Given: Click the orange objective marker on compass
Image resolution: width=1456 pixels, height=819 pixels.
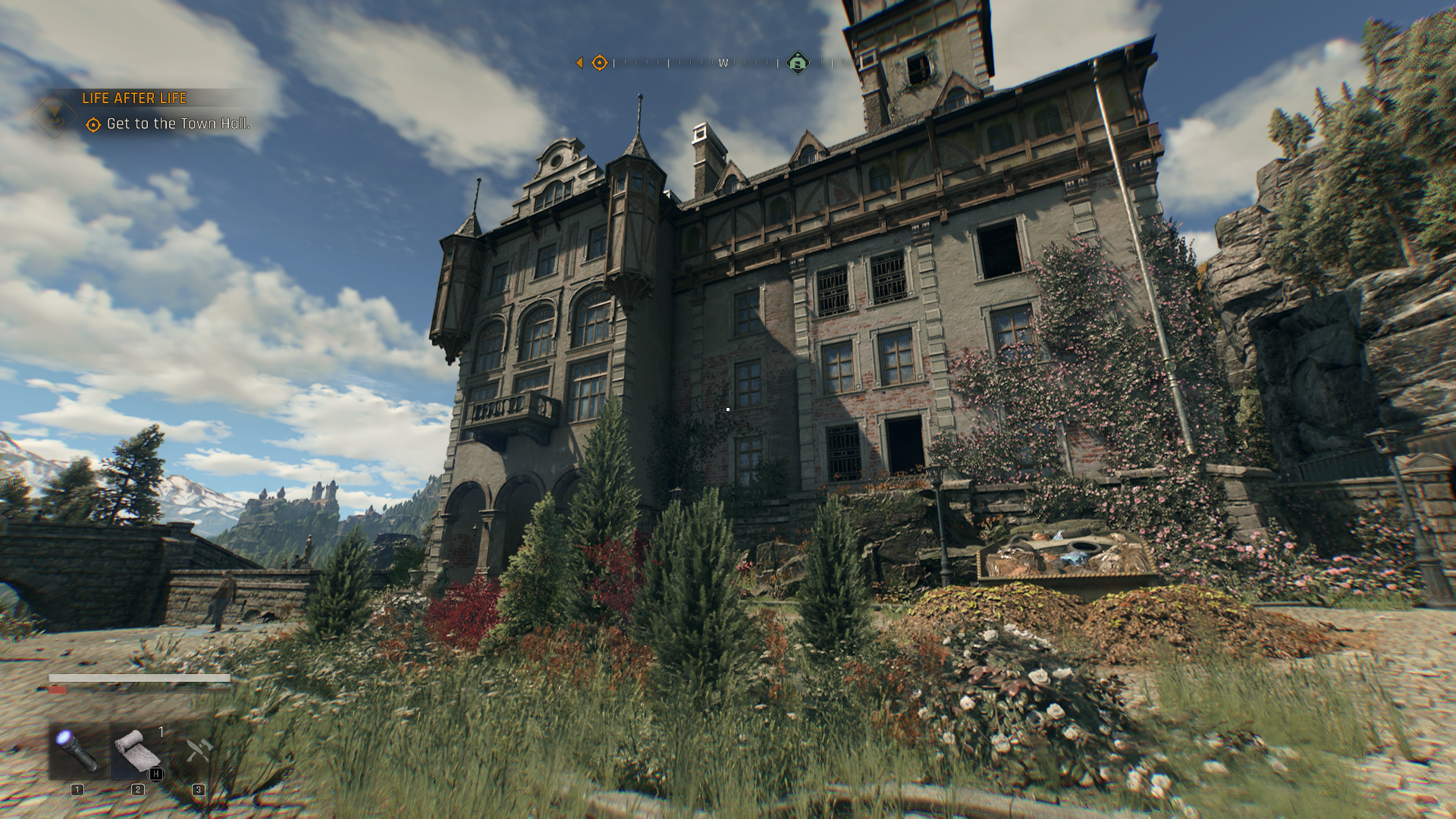Looking at the screenshot, I should pyautogui.click(x=599, y=63).
